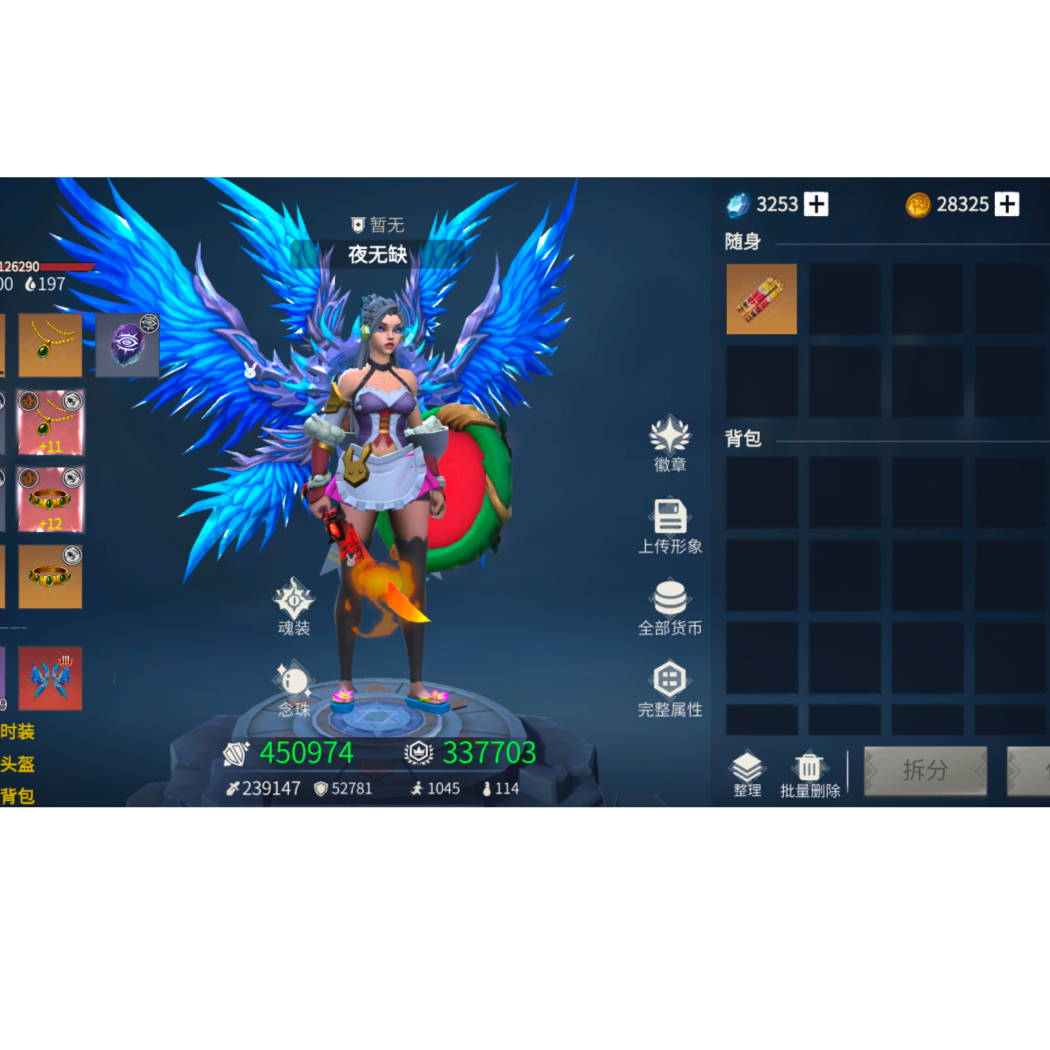1050x1050 pixels.
Task: Sort the bag with 整理
Action: tap(747, 773)
